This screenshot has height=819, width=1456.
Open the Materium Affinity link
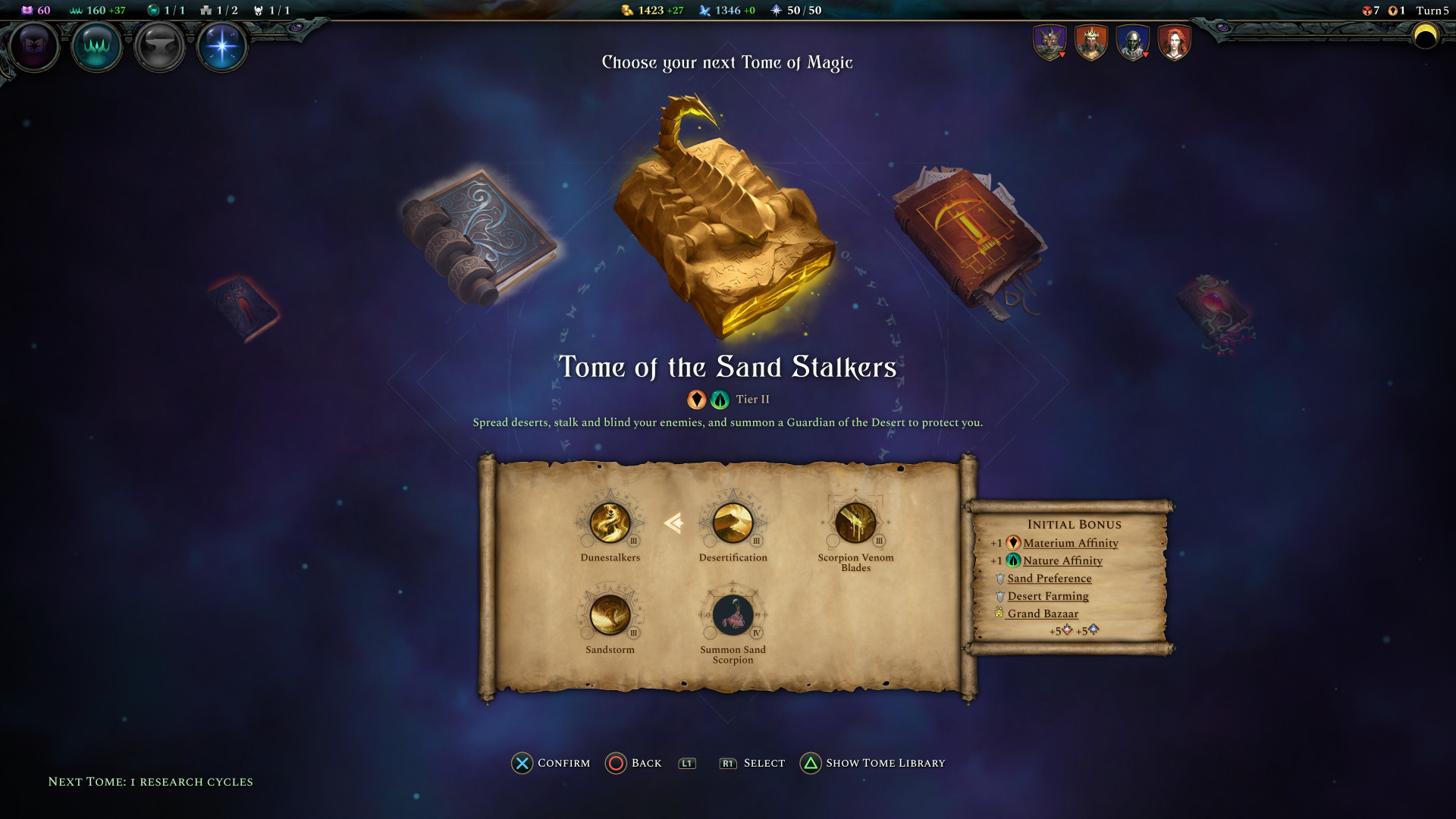click(x=1070, y=543)
